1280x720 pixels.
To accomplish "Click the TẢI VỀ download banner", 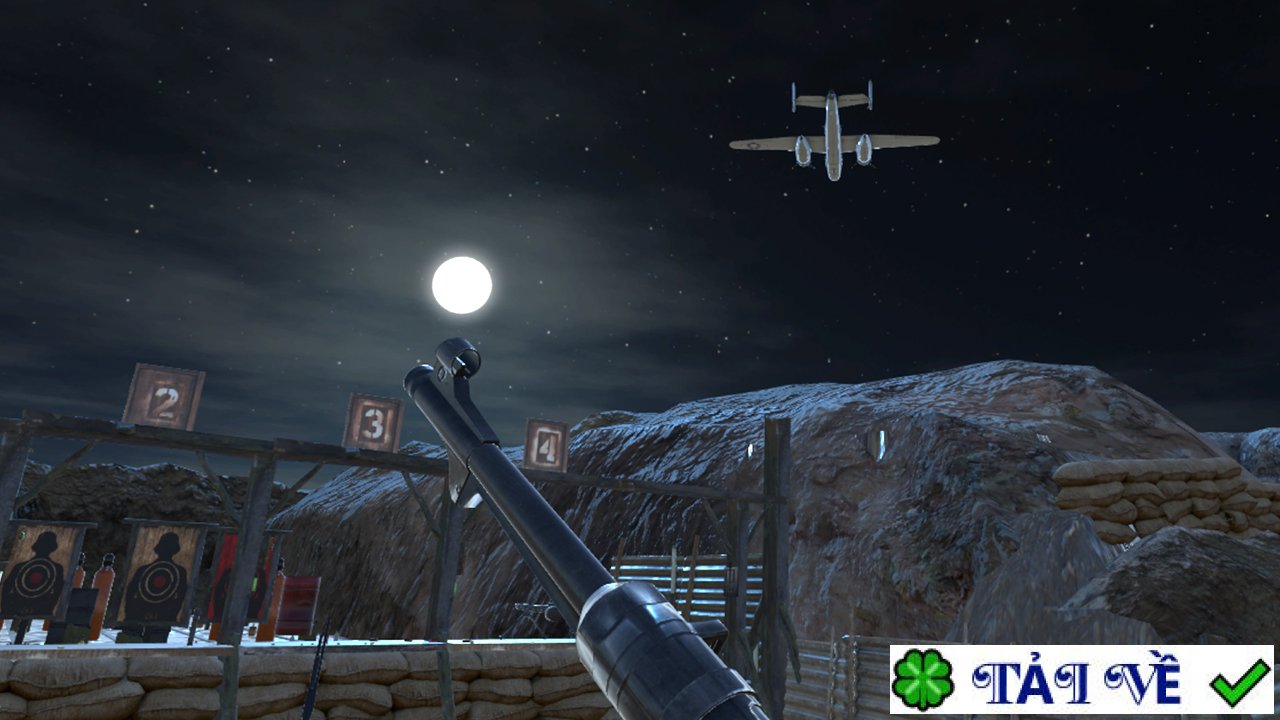I will tap(1081, 680).
